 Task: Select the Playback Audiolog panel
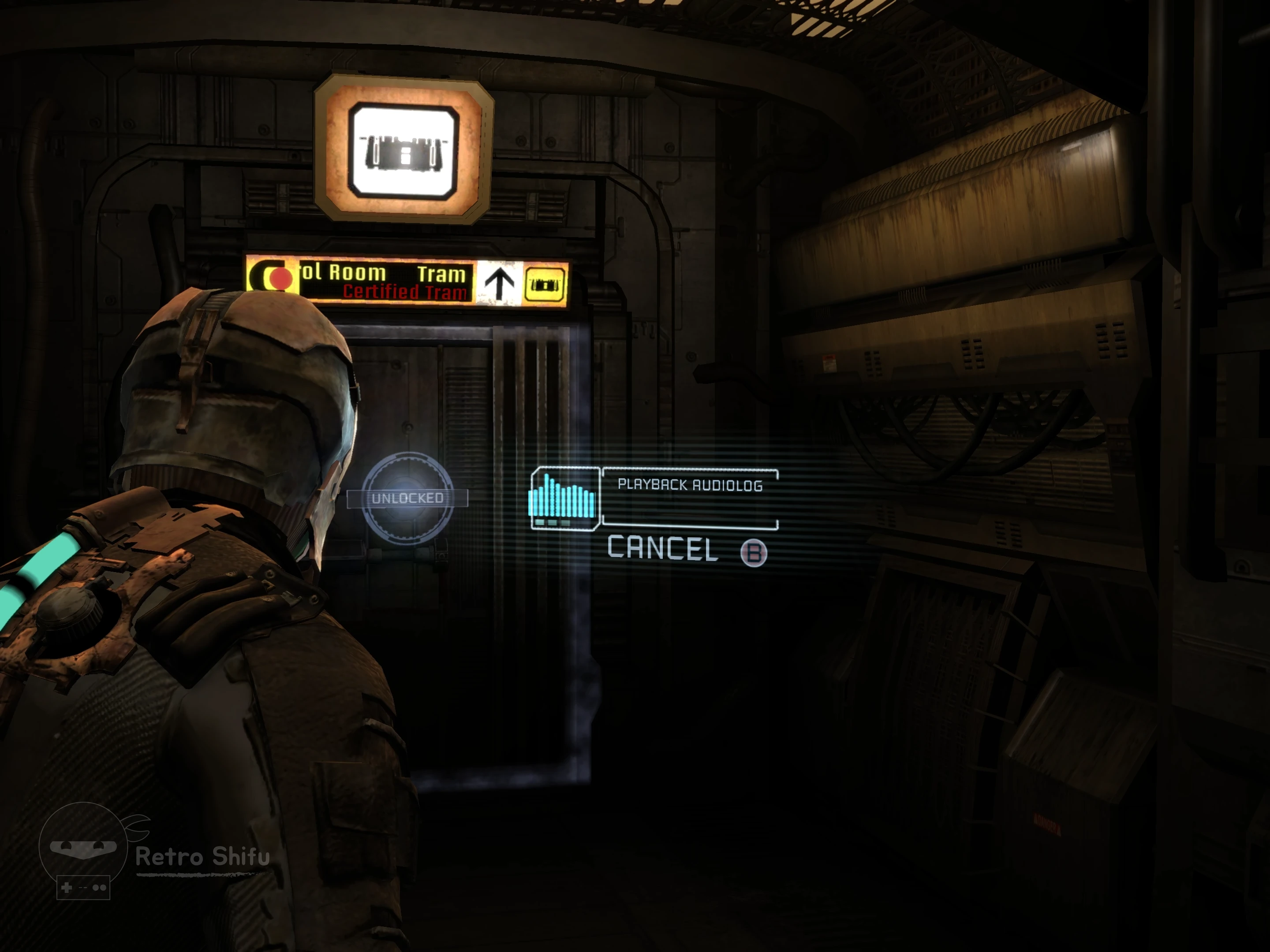(x=690, y=497)
